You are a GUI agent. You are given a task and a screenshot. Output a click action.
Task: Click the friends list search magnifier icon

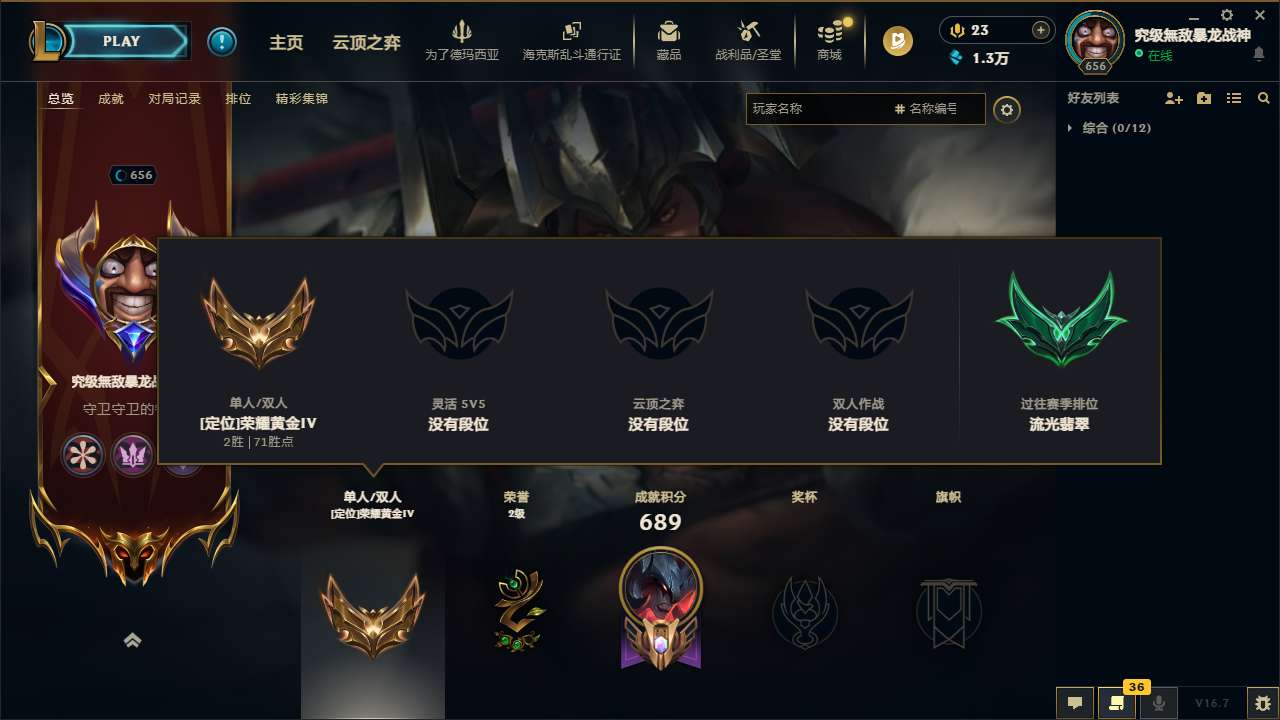tap(1264, 98)
